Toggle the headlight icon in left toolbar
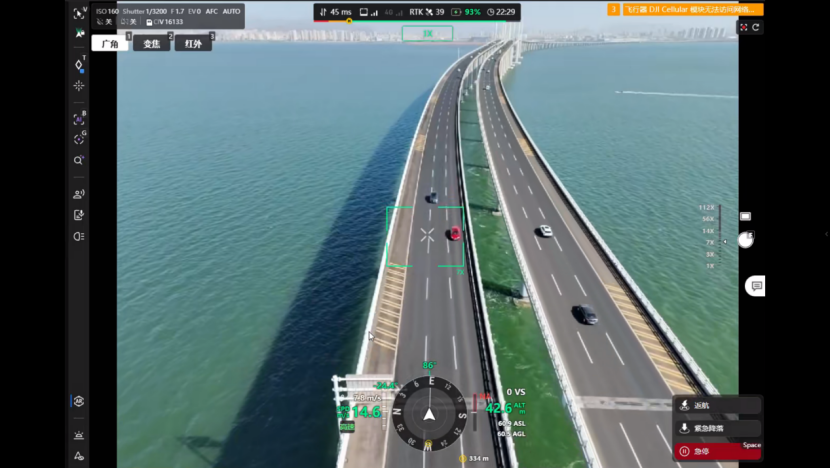The width and height of the screenshot is (830, 468). point(79,236)
